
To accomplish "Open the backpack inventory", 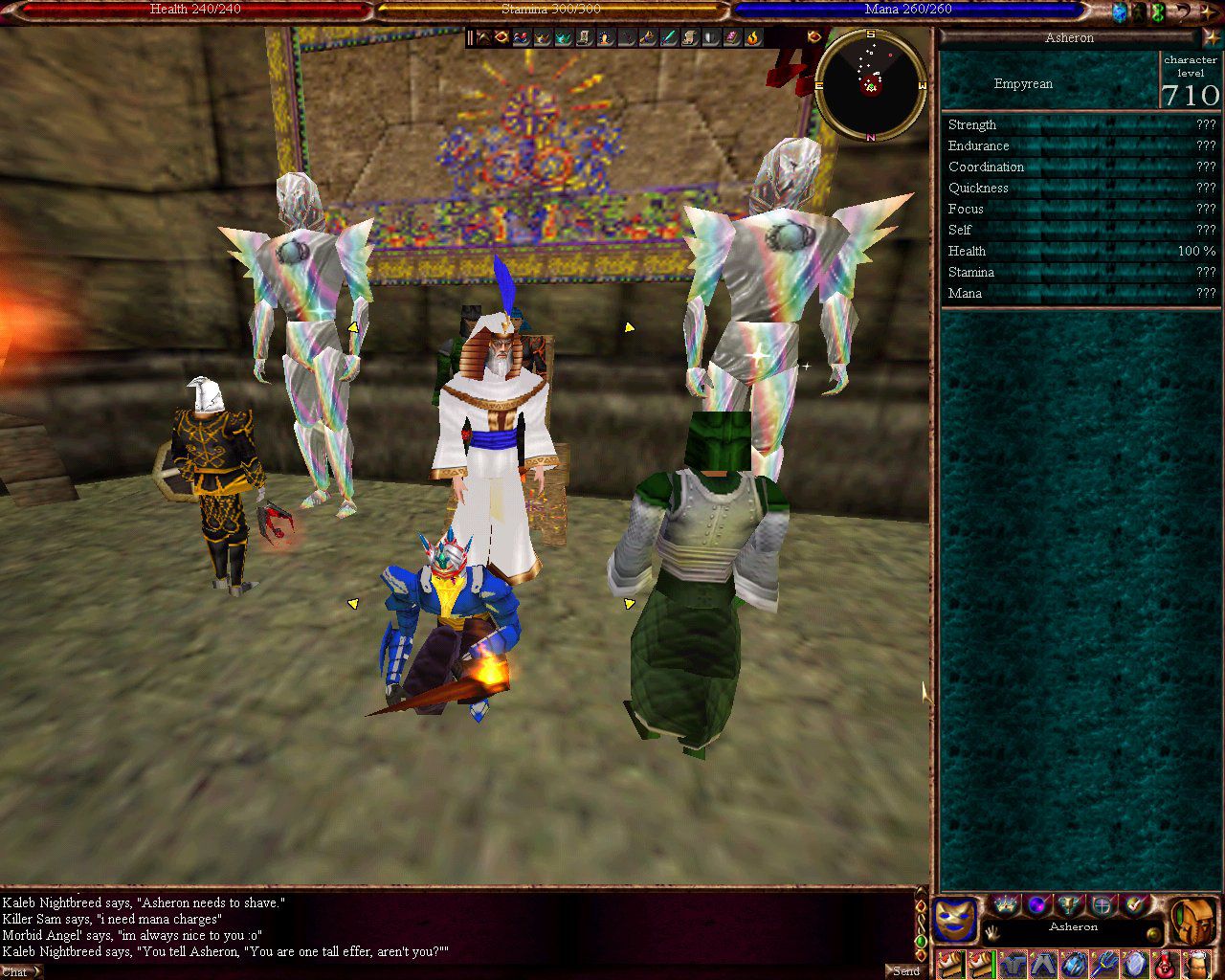I will (x=1194, y=920).
